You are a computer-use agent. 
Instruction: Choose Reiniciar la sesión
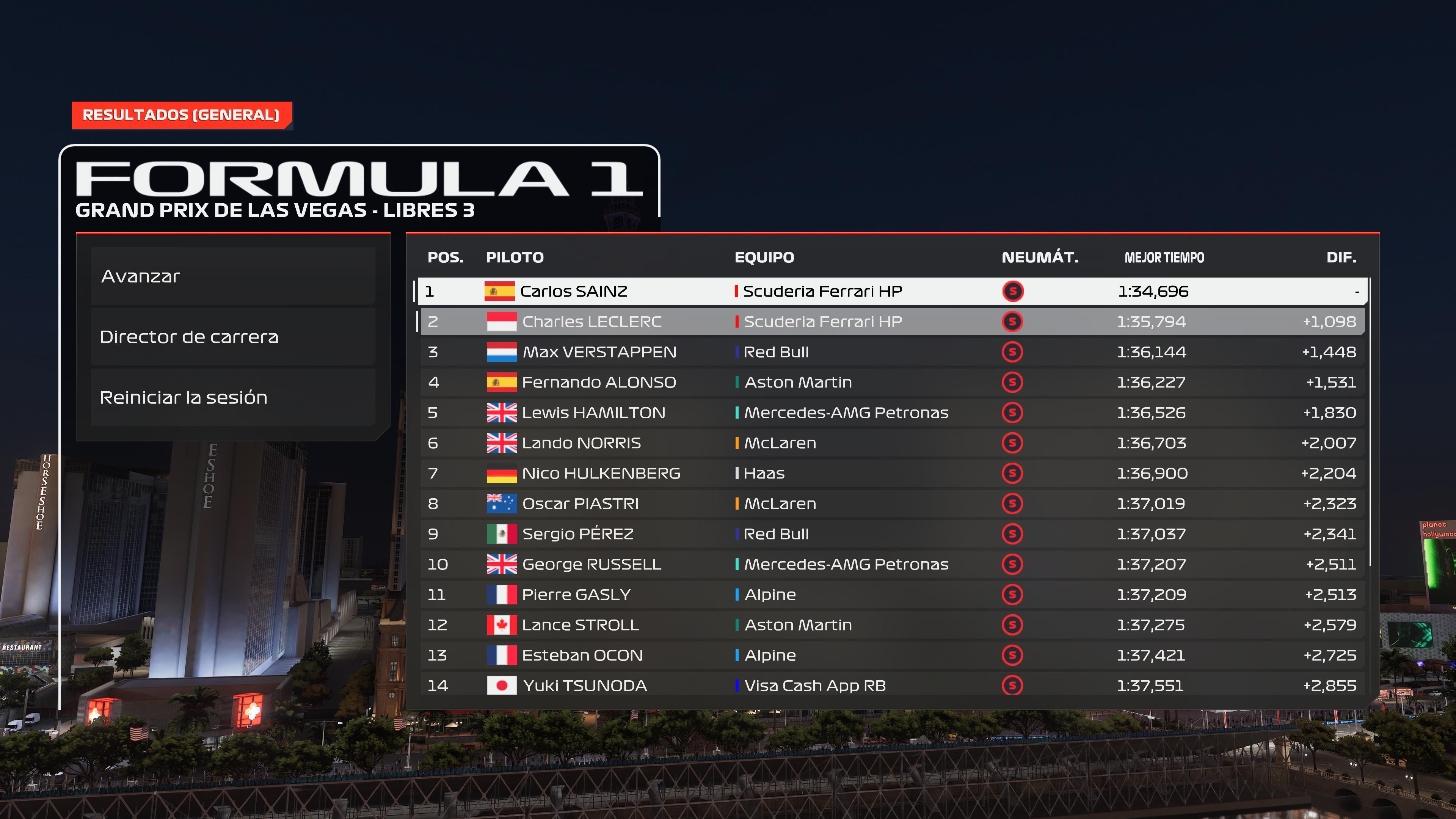pyautogui.click(x=232, y=397)
